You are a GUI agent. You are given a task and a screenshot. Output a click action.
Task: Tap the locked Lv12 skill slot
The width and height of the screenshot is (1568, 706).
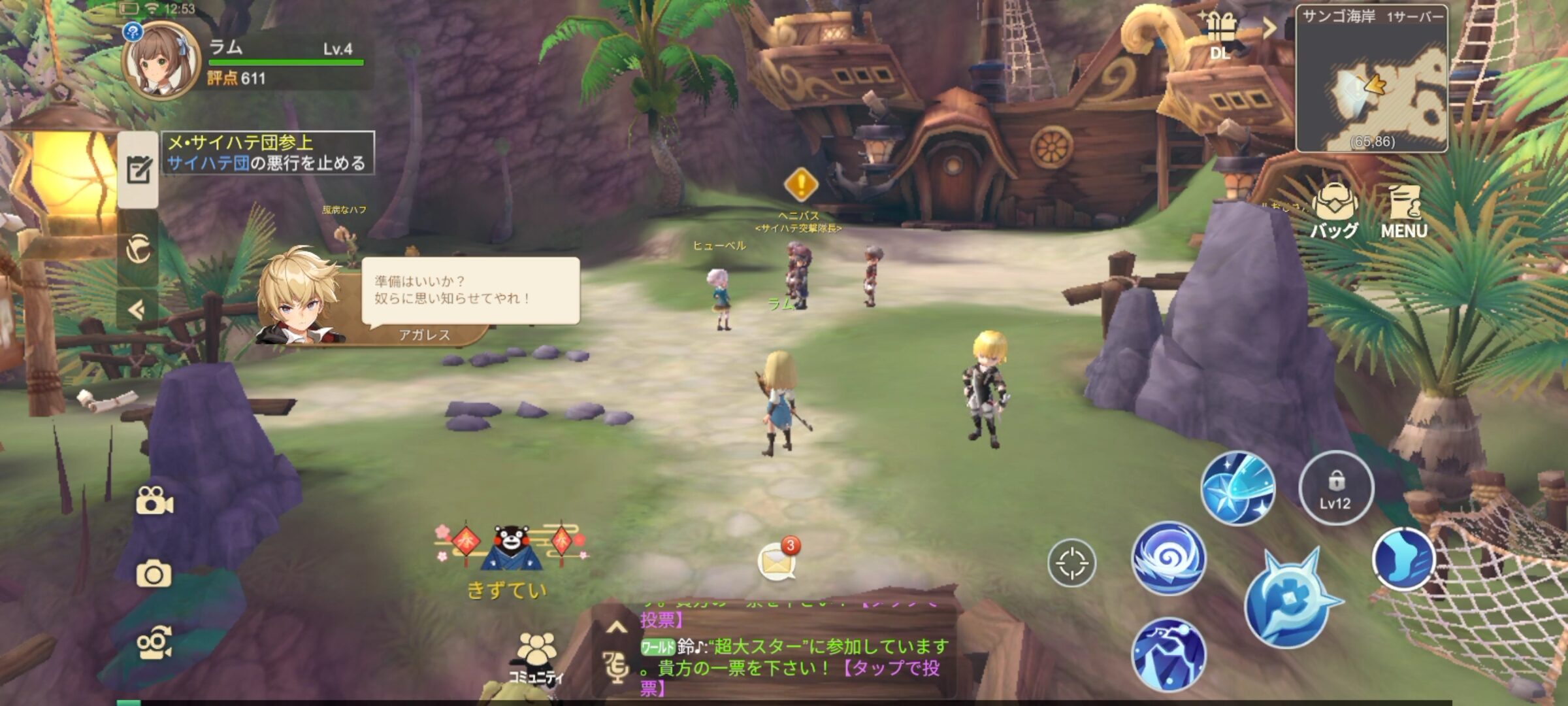(x=1335, y=488)
